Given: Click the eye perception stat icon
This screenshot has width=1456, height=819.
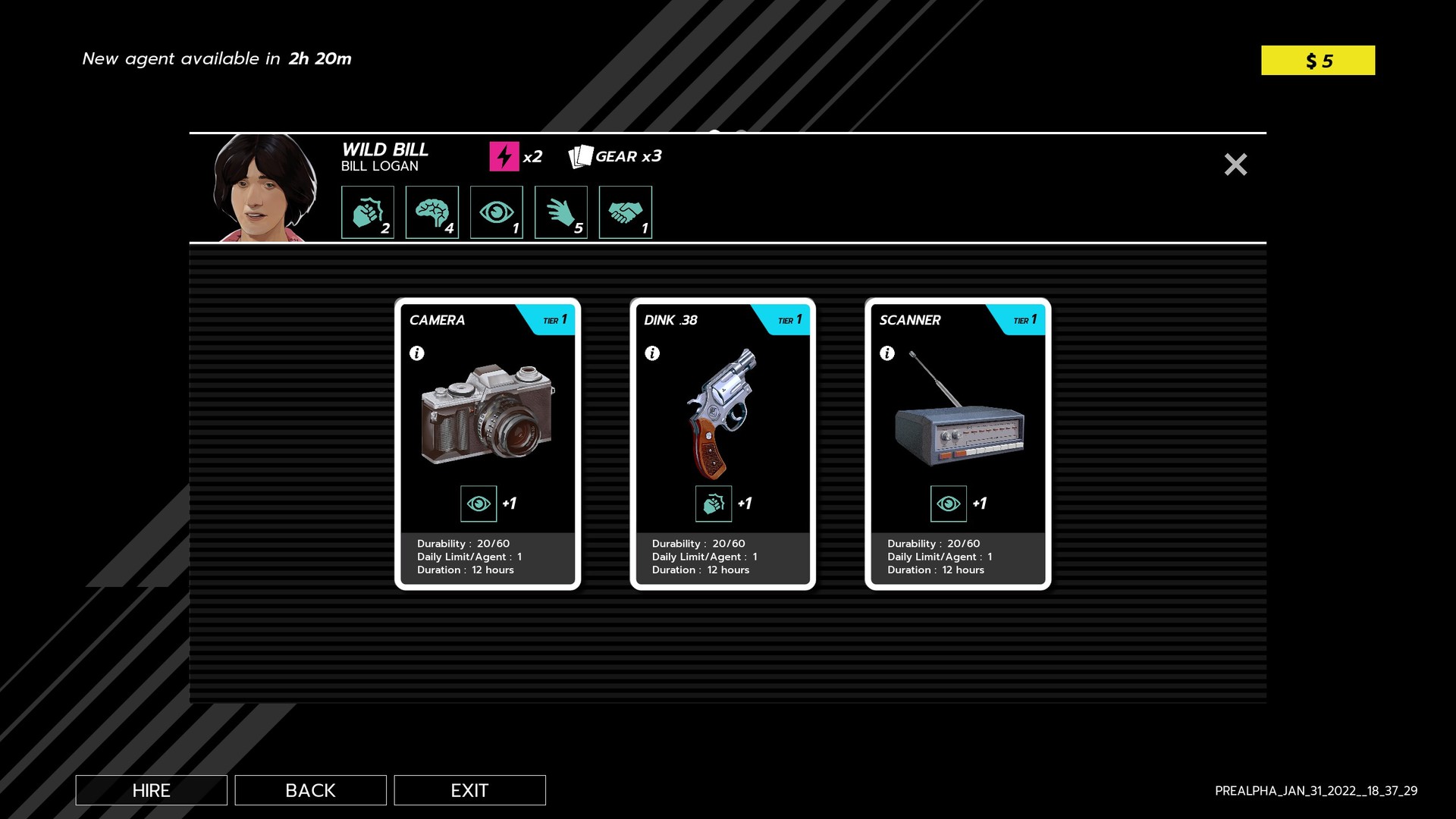Looking at the screenshot, I should coord(497,212).
